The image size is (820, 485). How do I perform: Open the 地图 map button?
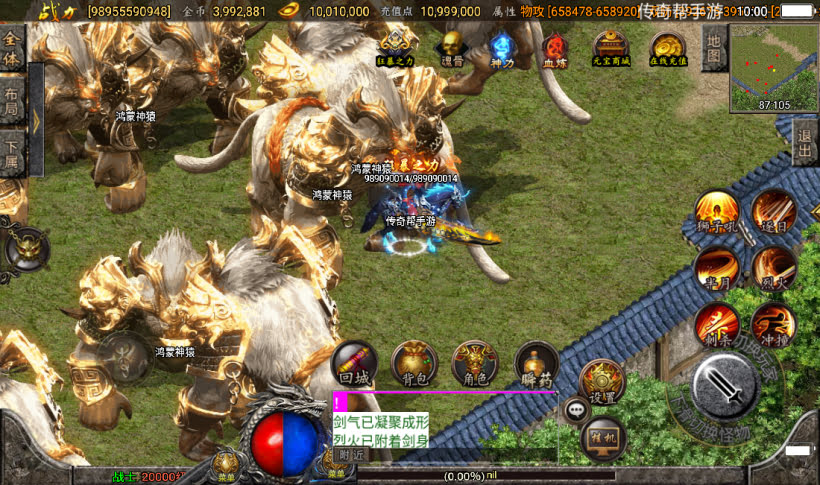click(x=713, y=47)
